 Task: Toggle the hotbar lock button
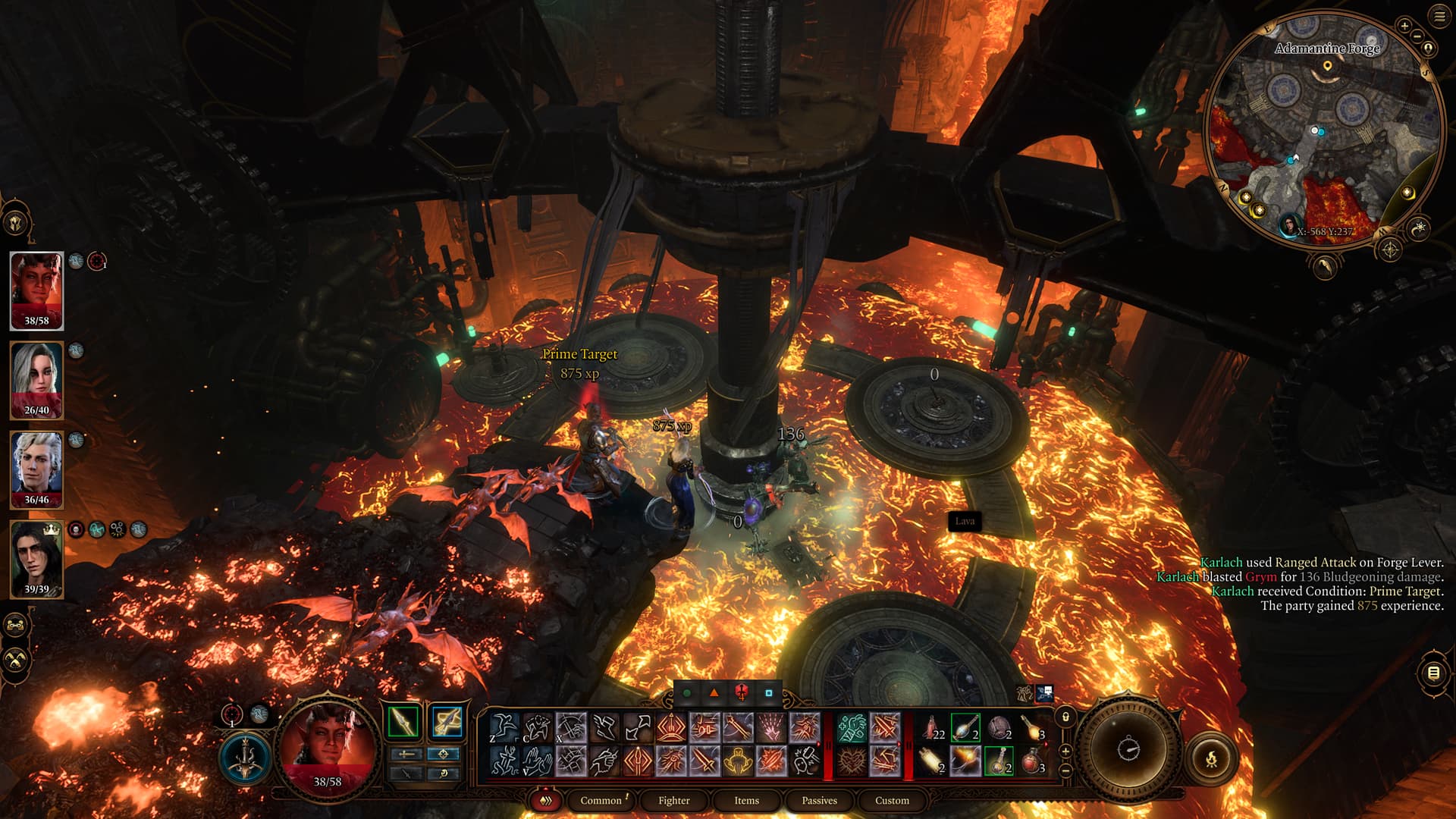1065,717
